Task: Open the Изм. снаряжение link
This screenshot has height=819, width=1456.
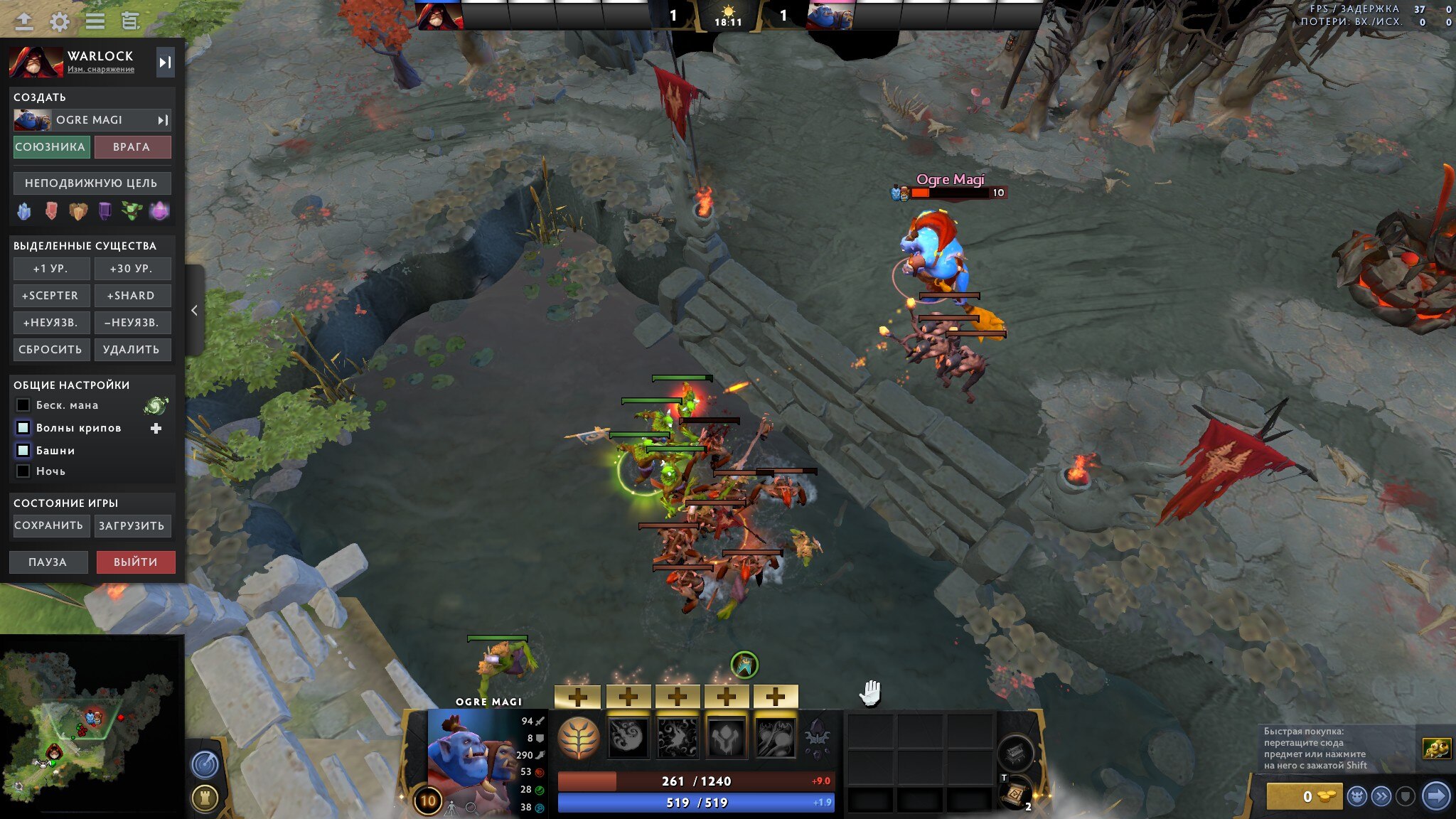Action: point(100,69)
